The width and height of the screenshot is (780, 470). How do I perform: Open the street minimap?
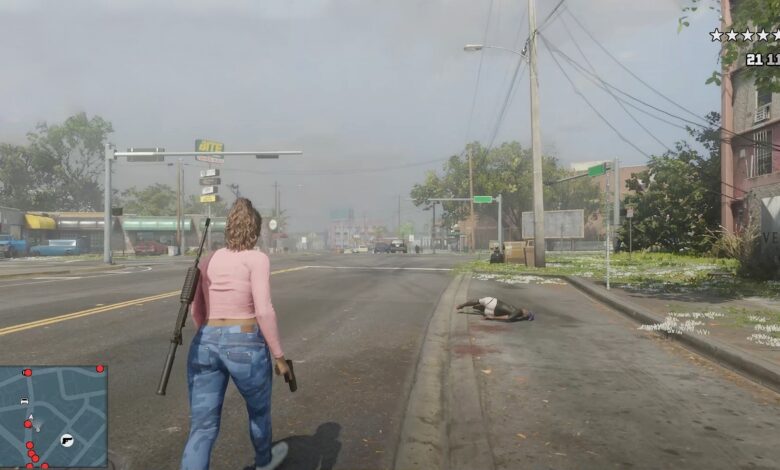53,415
